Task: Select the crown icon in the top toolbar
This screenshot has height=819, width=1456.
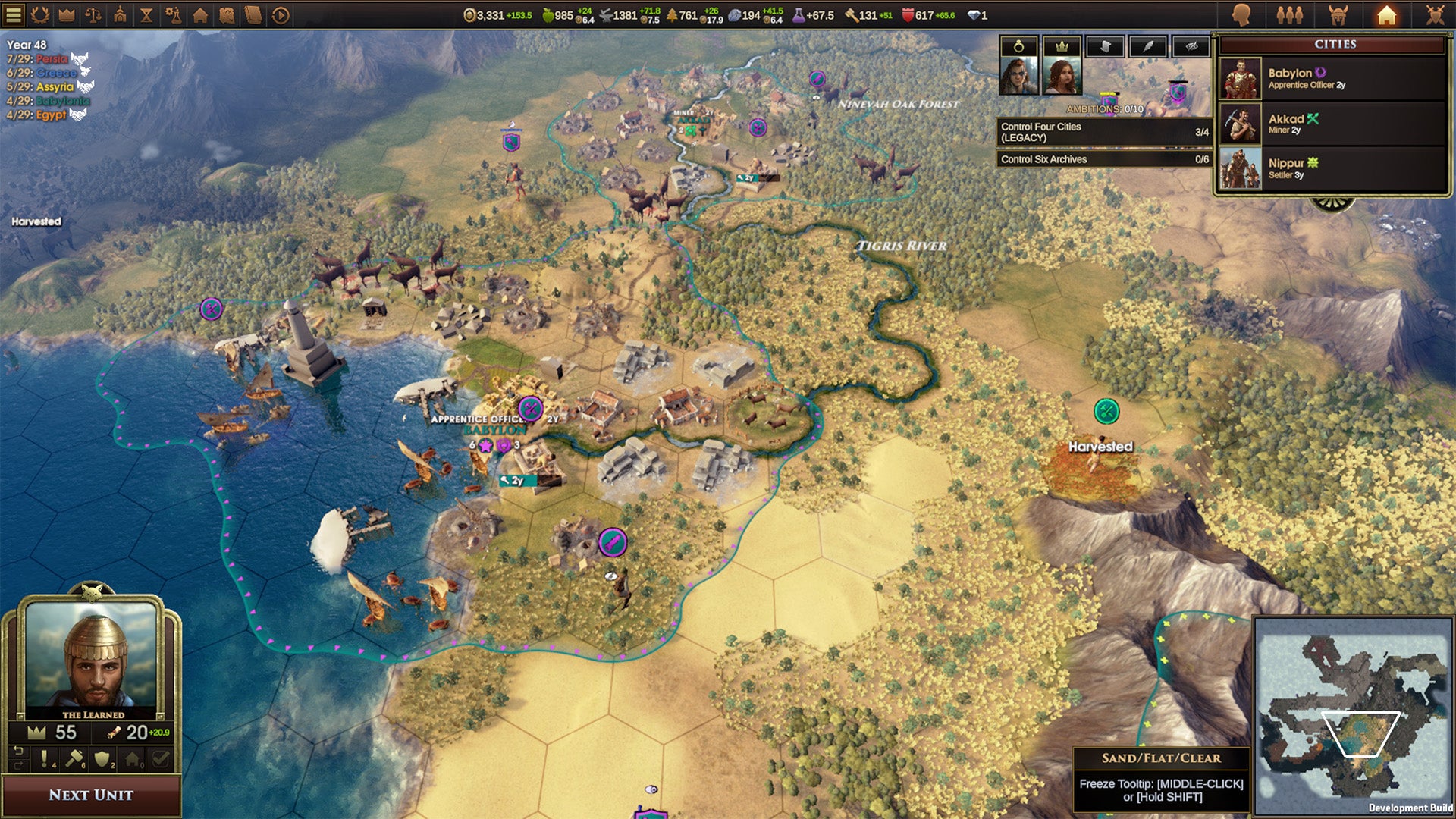Action: click(x=65, y=14)
